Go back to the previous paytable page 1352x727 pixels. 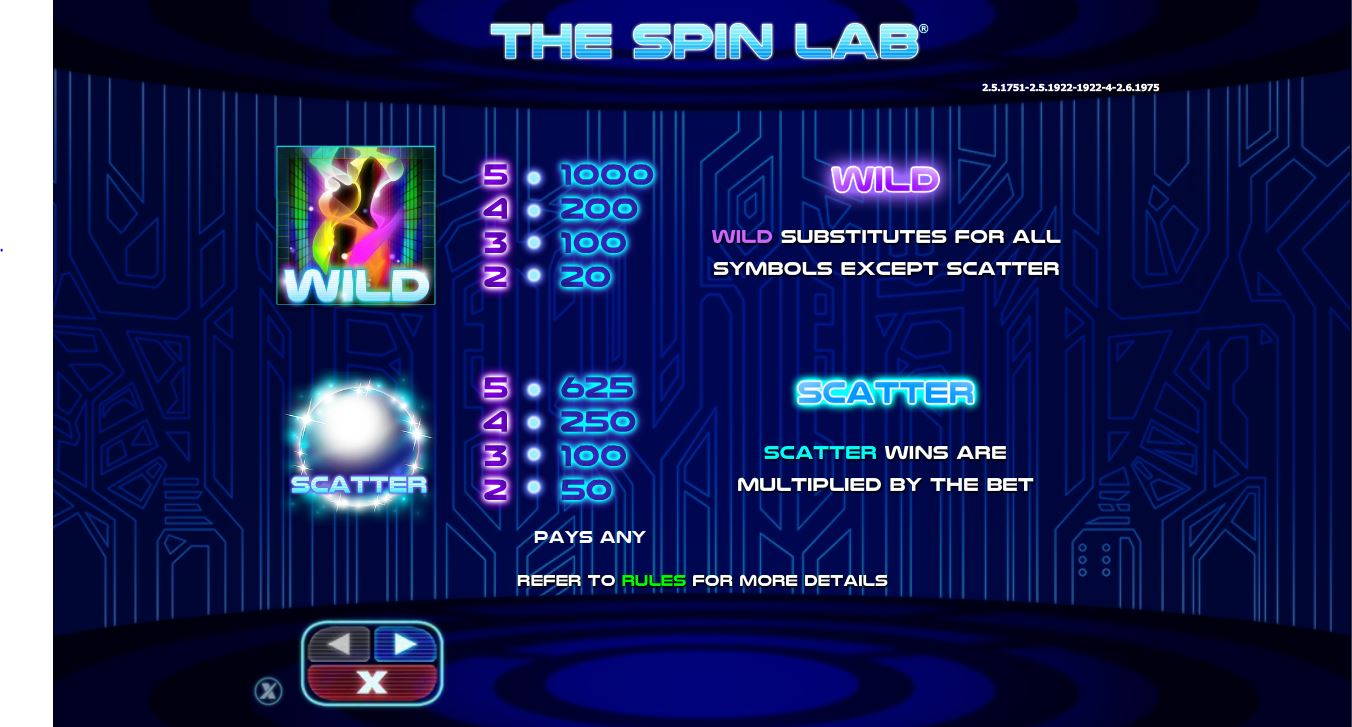(x=339, y=645)
